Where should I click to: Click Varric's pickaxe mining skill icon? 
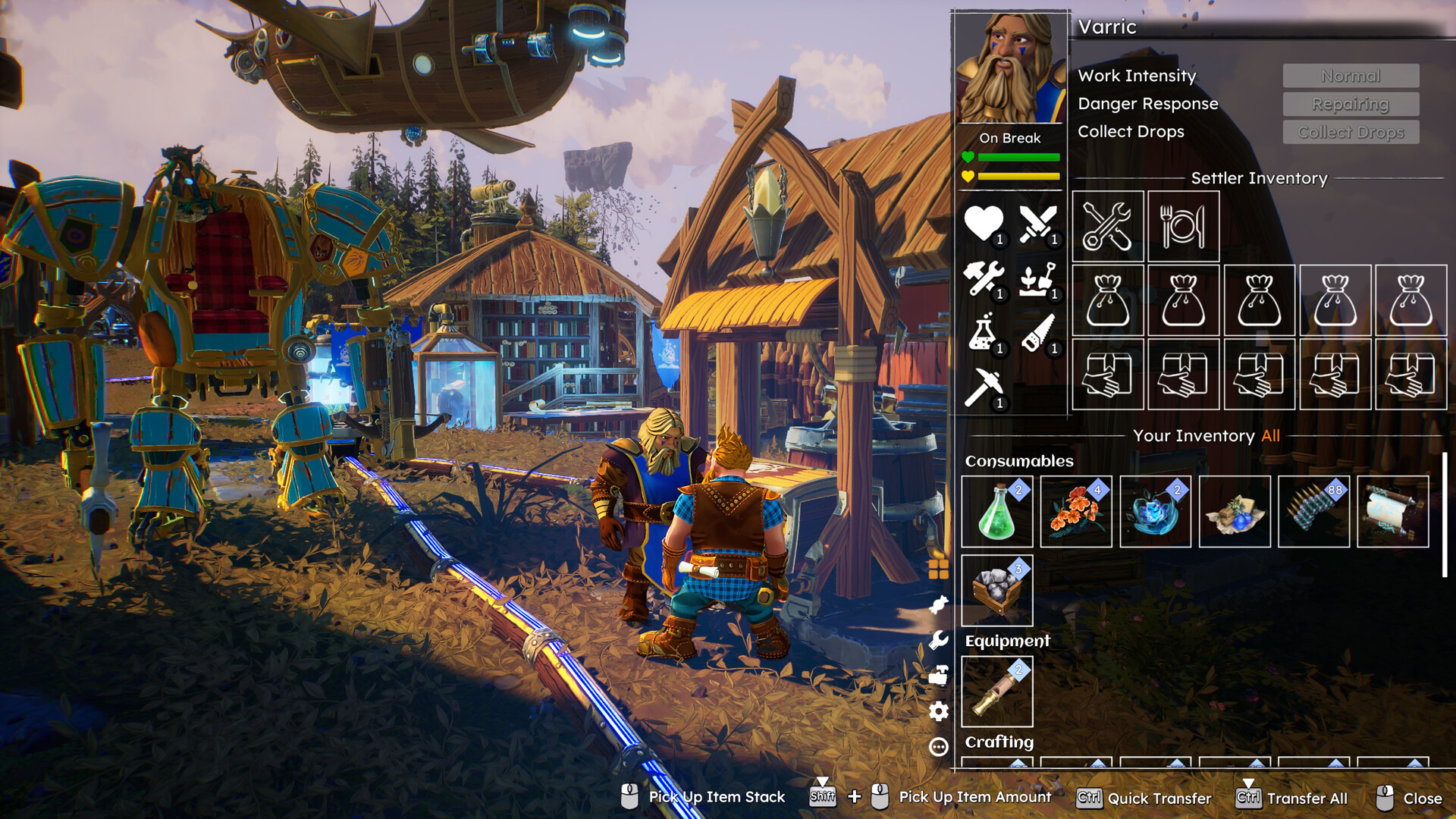point(984,388)
